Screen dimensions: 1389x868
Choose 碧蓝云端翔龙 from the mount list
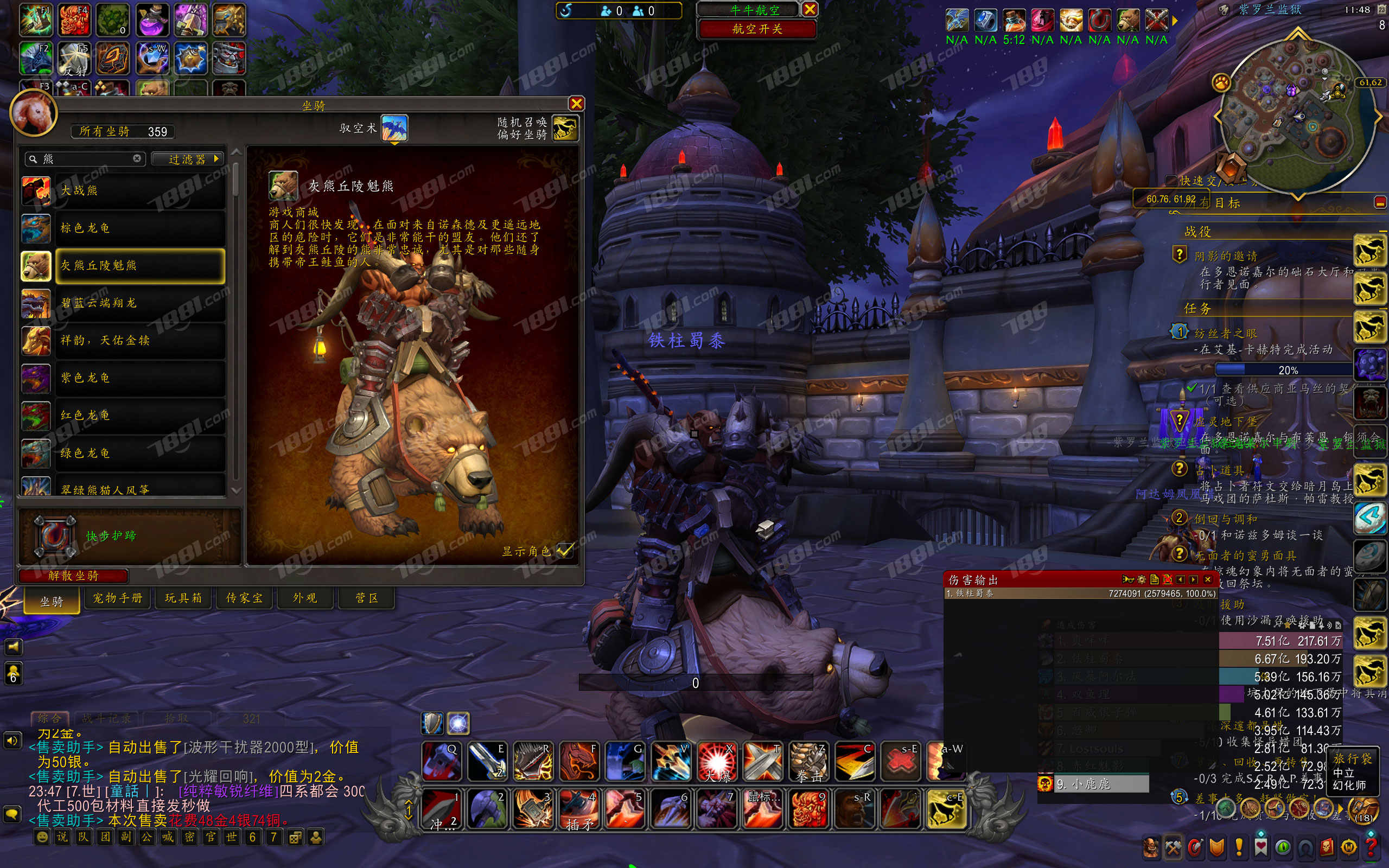pos(139,303)
